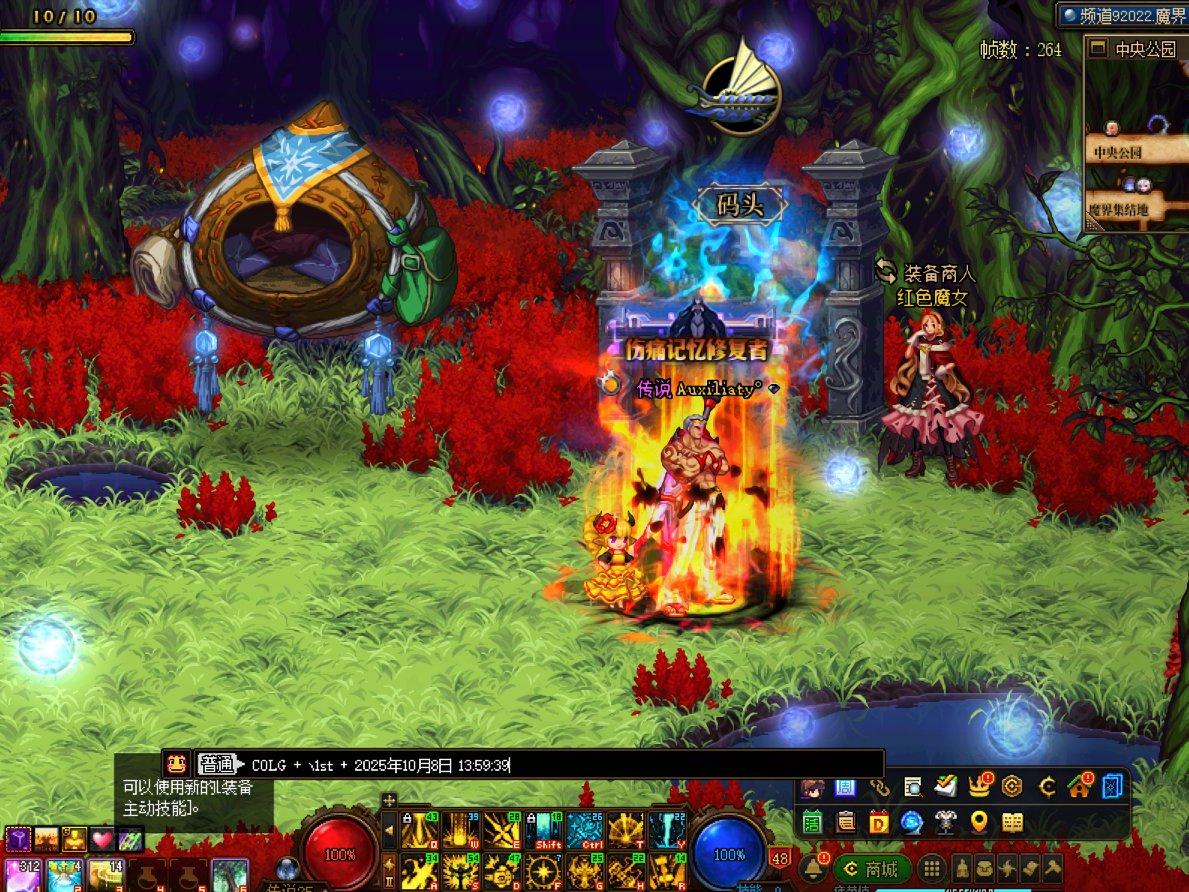Click the orange house icon

tap(1079, 787)
